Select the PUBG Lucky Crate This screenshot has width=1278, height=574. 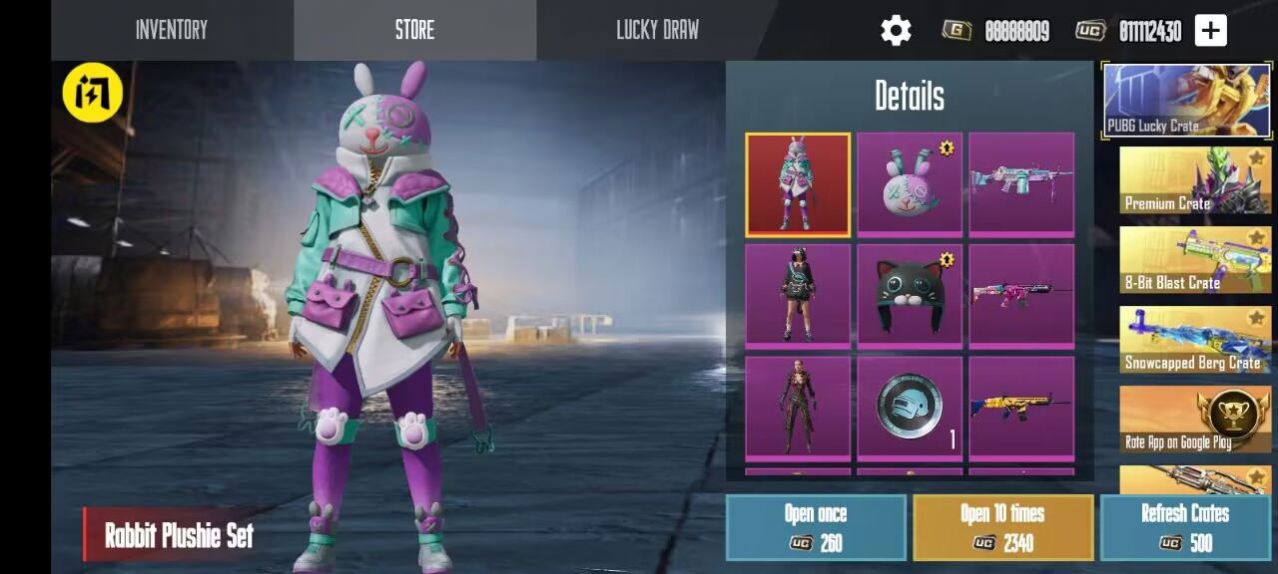1186,100
